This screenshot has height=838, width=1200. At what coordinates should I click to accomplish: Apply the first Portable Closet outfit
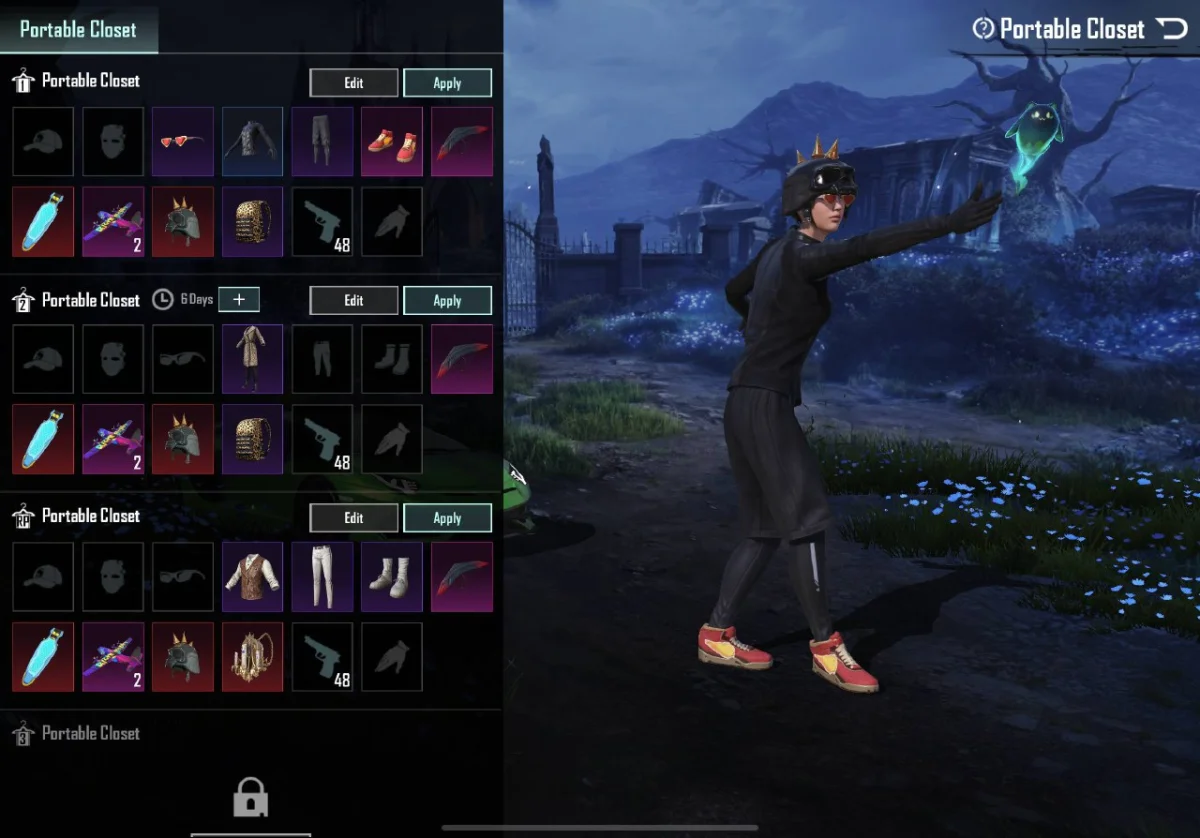tap(447, 83)
